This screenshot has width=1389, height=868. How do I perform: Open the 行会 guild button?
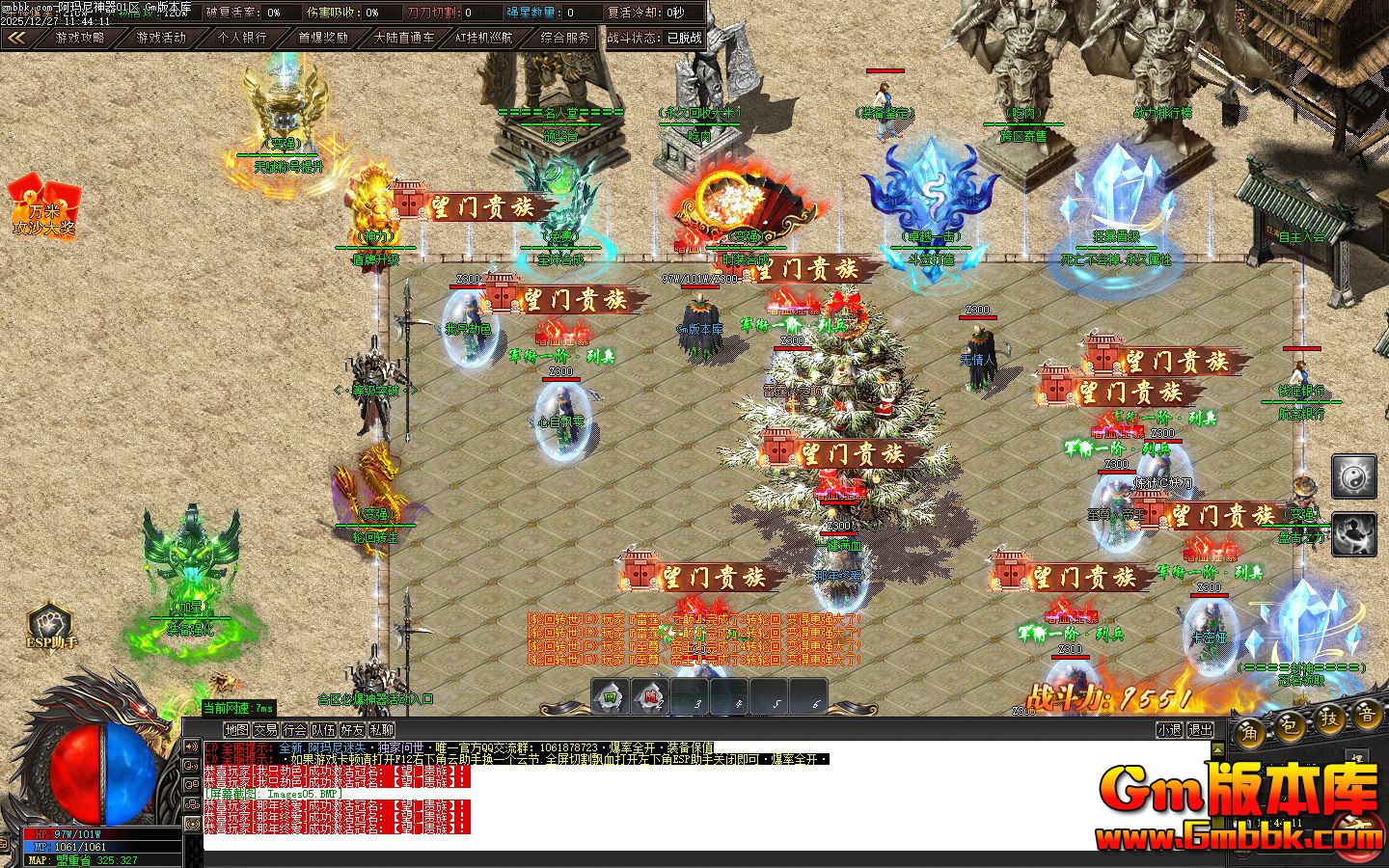click(x=294, y=730)
